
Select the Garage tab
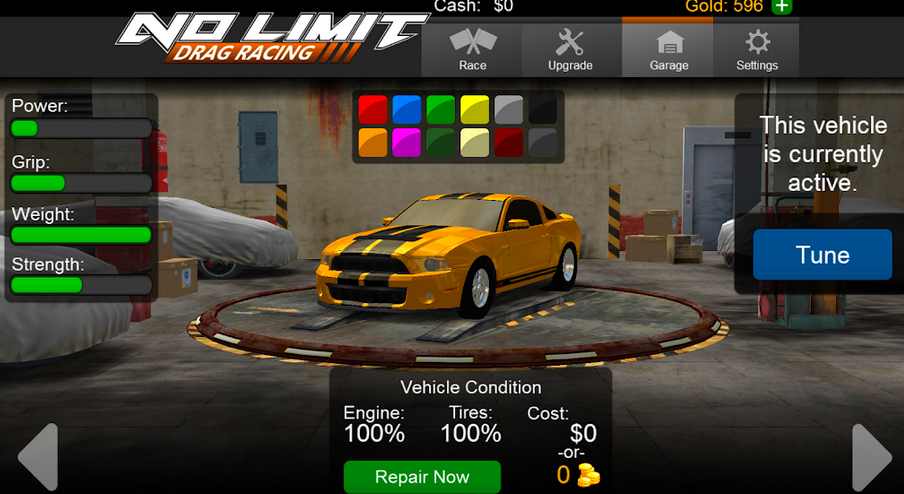pyautogui.click(x=668, y=50)
